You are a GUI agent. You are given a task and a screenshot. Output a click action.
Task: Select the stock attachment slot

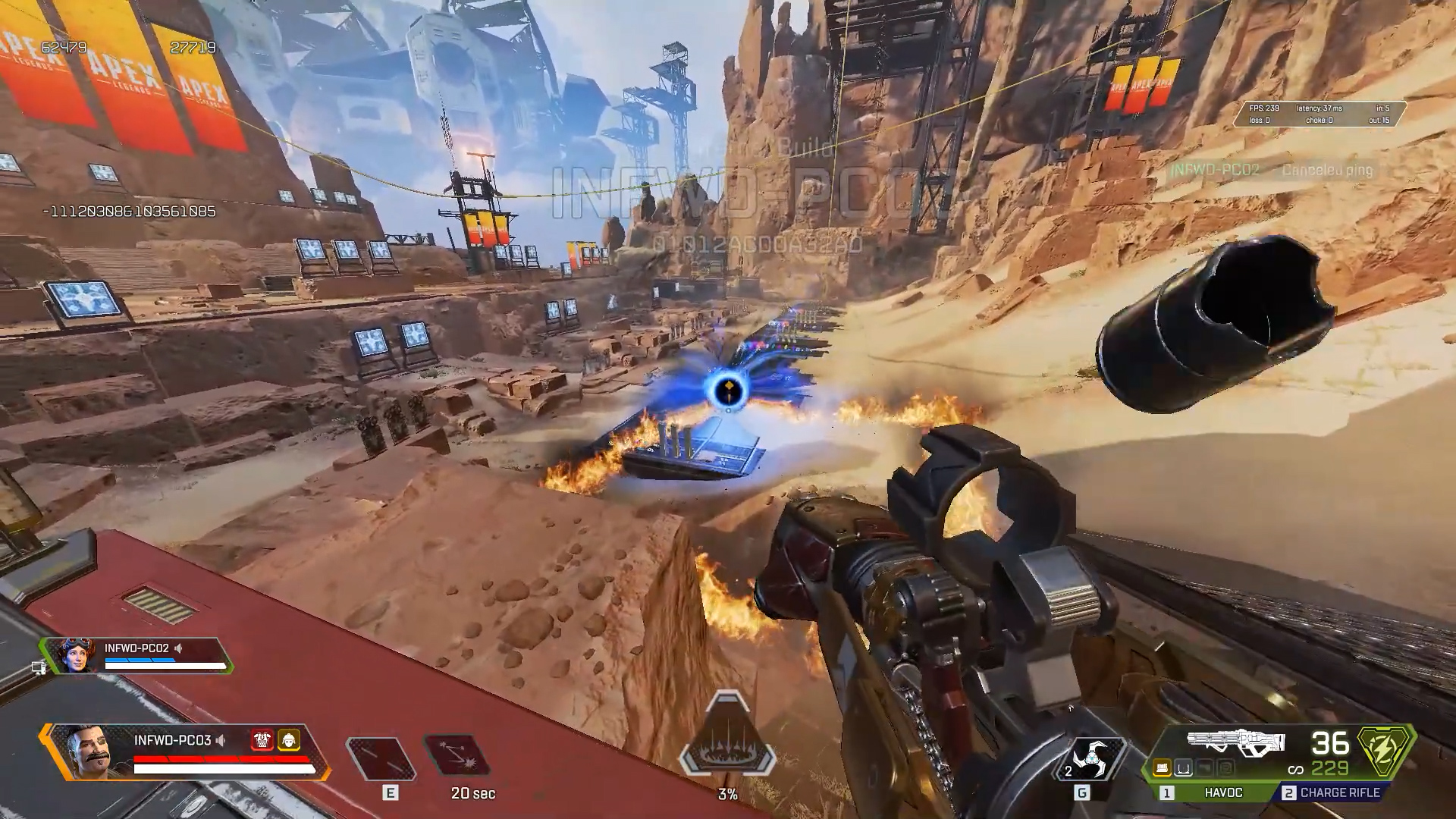coord(1203,769)
